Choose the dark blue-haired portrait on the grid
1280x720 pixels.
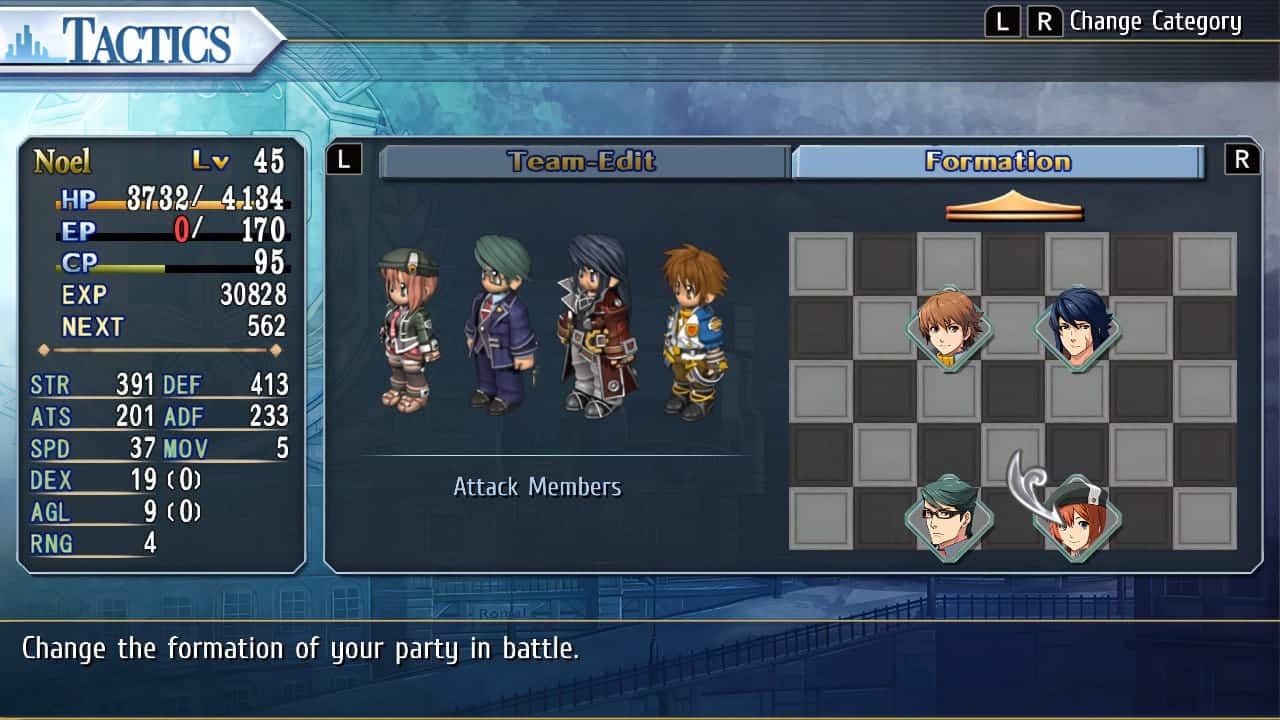1077,328
